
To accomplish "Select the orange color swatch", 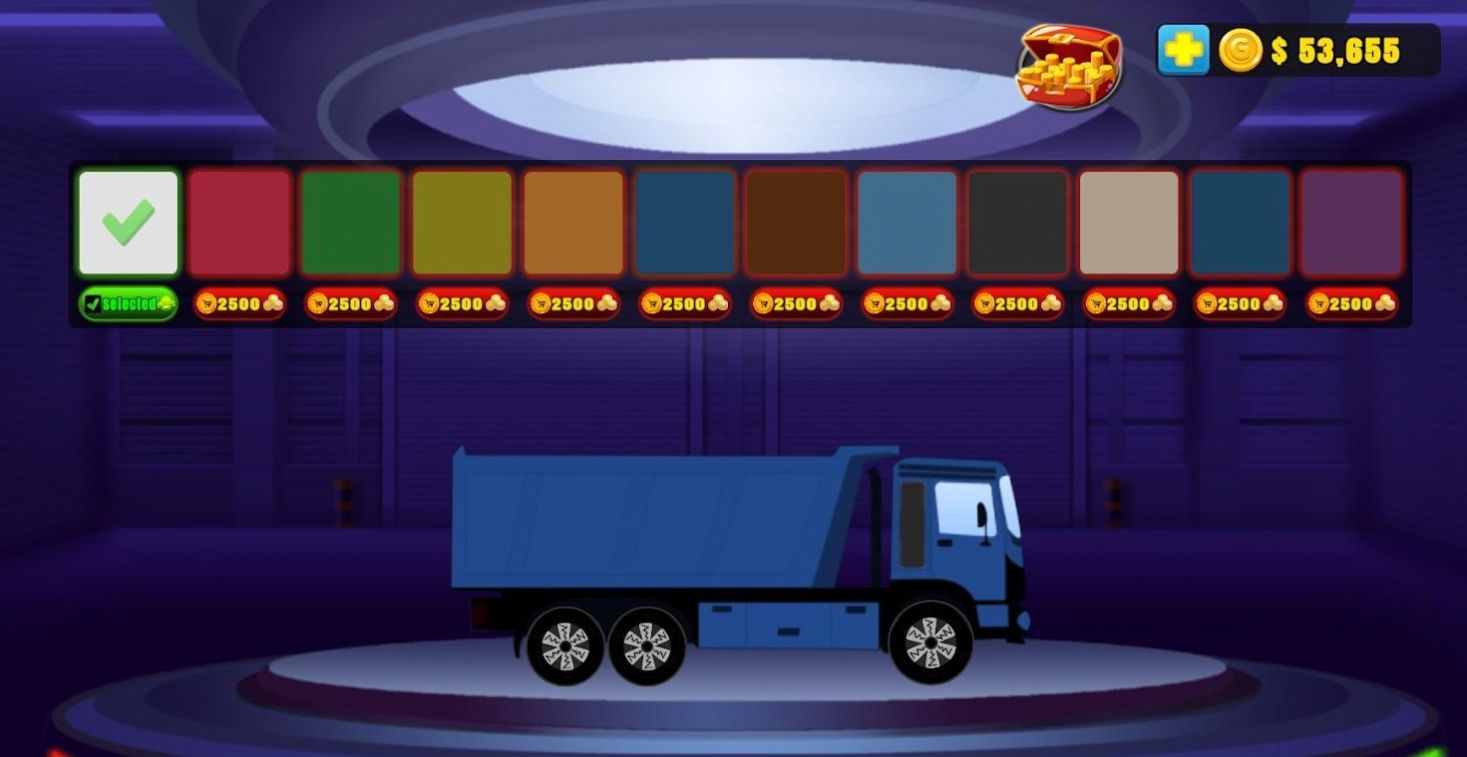I will [574, 220].
